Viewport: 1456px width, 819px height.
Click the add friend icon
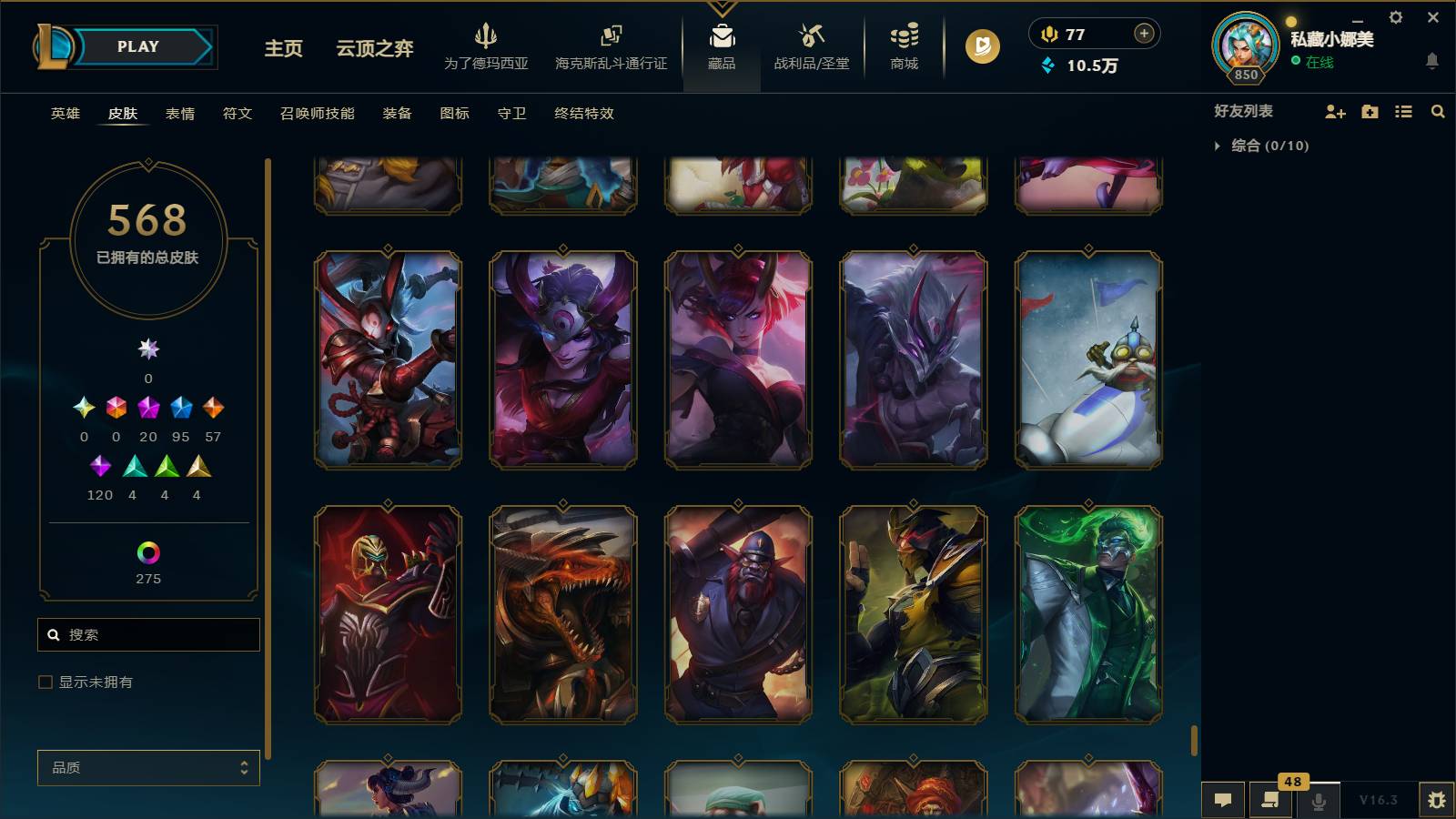1336,111
